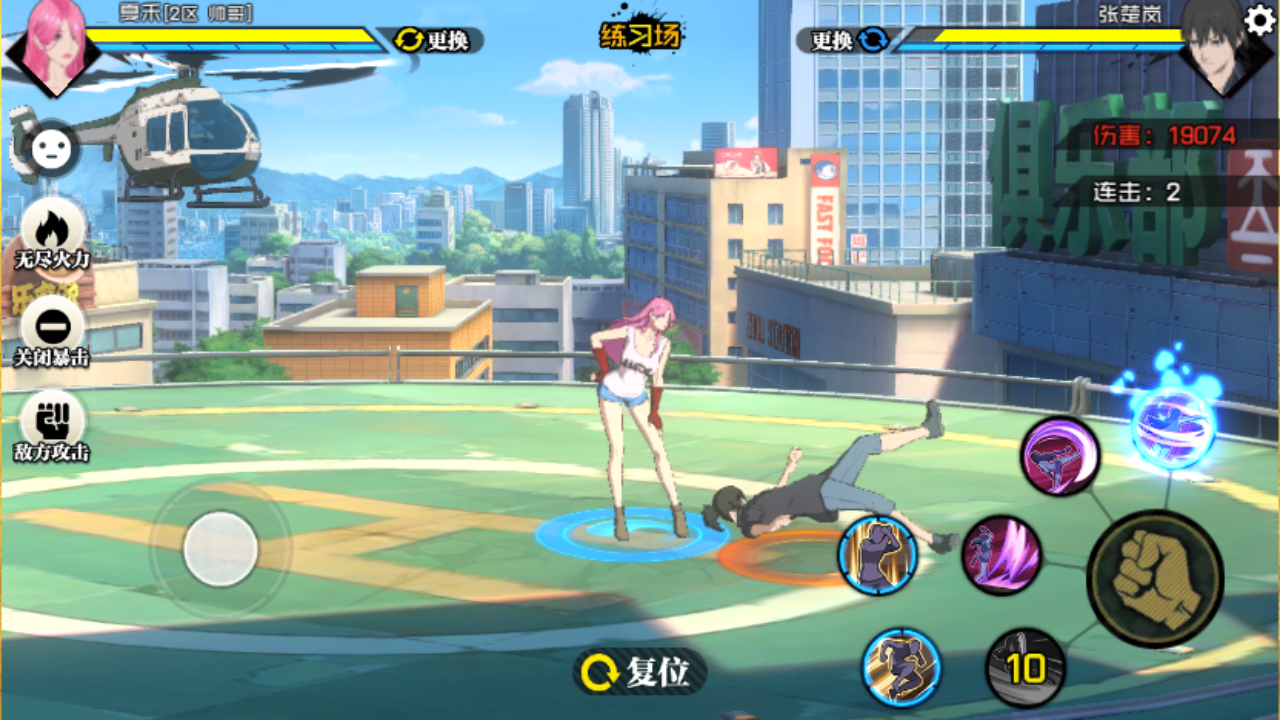Image resolution: width=1280 pixels, height=720 pixels.
Task: Toggle the 无尽火力 endless firepower button
Action: coord(52,234)
